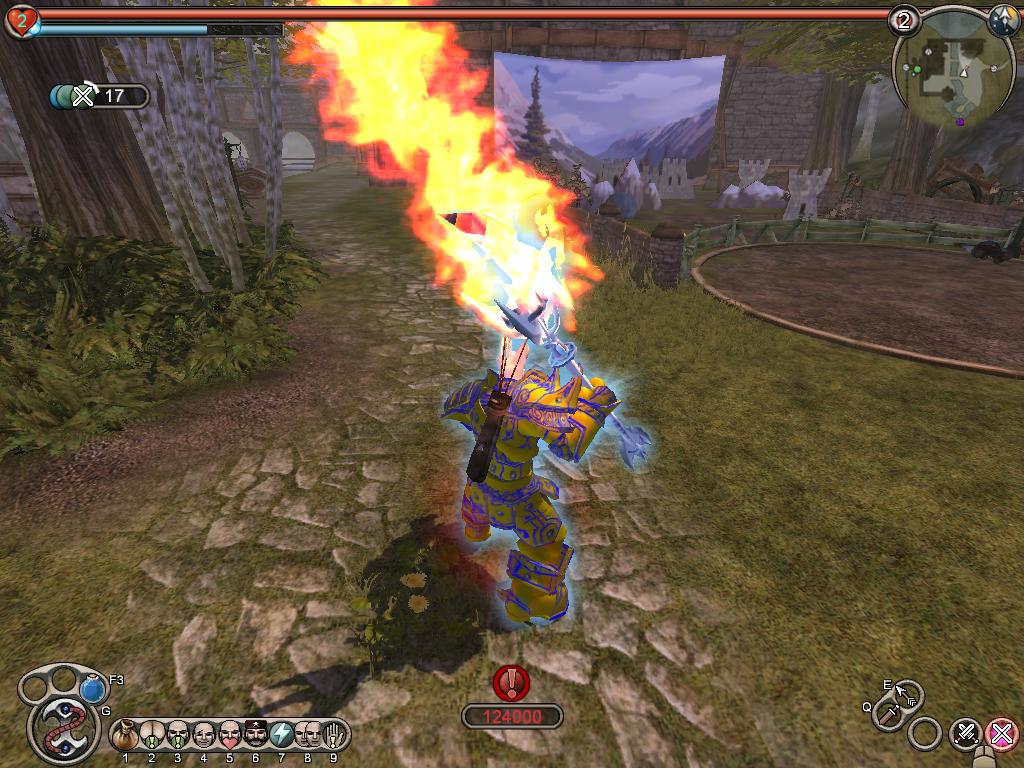Click the crossed swords combat icon
The image size is (1024, 768).
click(965, 733)
